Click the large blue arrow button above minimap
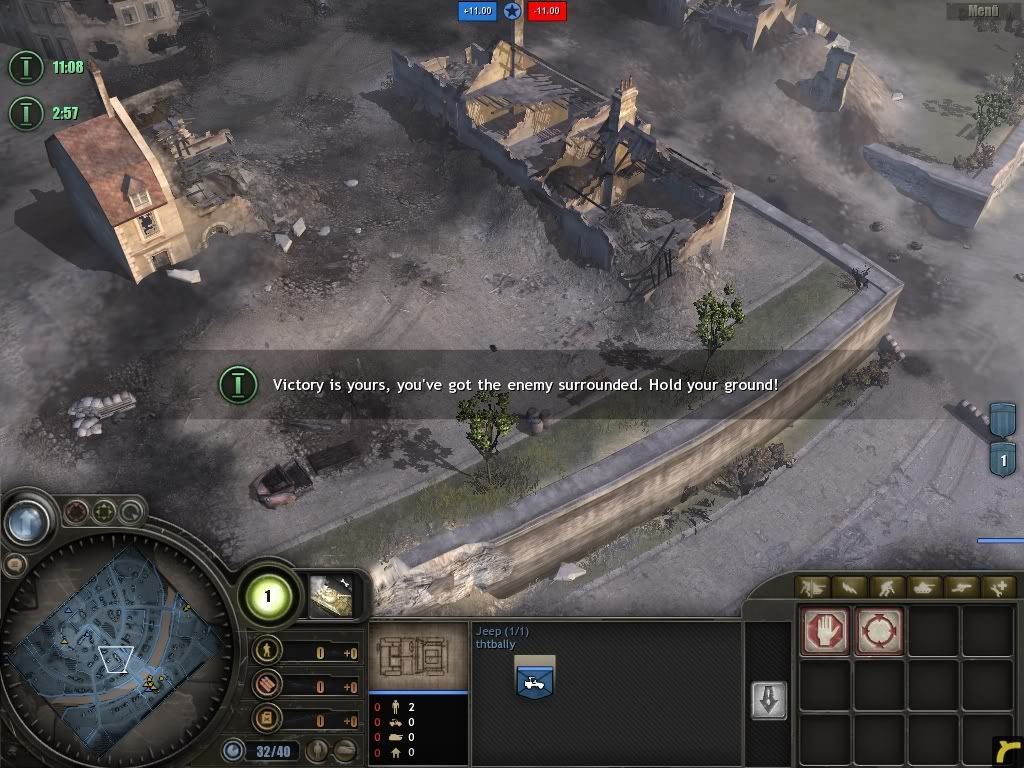 pyautogui.click(x=27, y=521)
